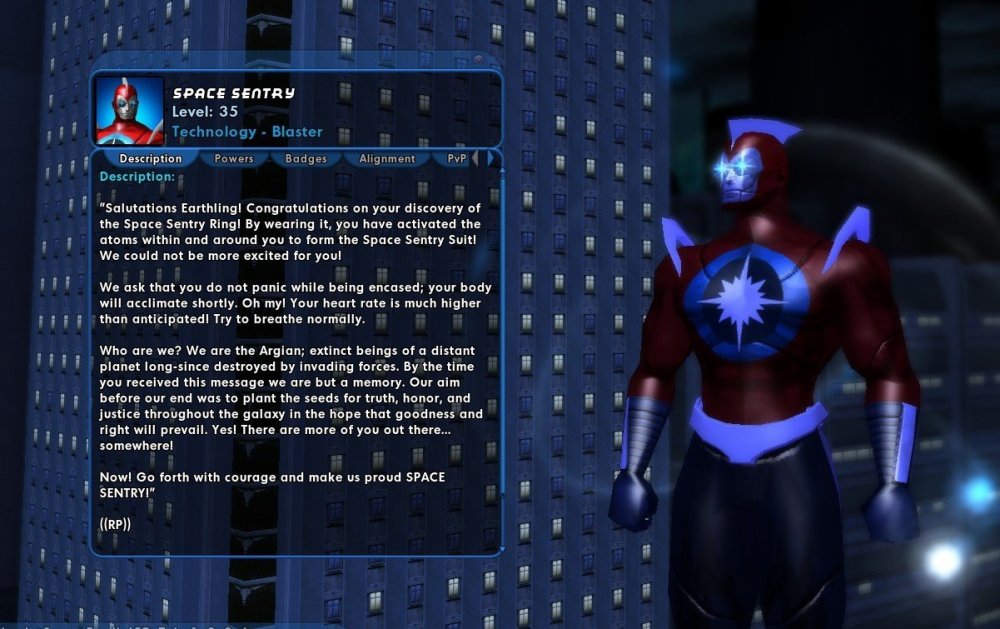Select the PvP tab
The image size is (1000, 629).
click(x=456, y=158)
